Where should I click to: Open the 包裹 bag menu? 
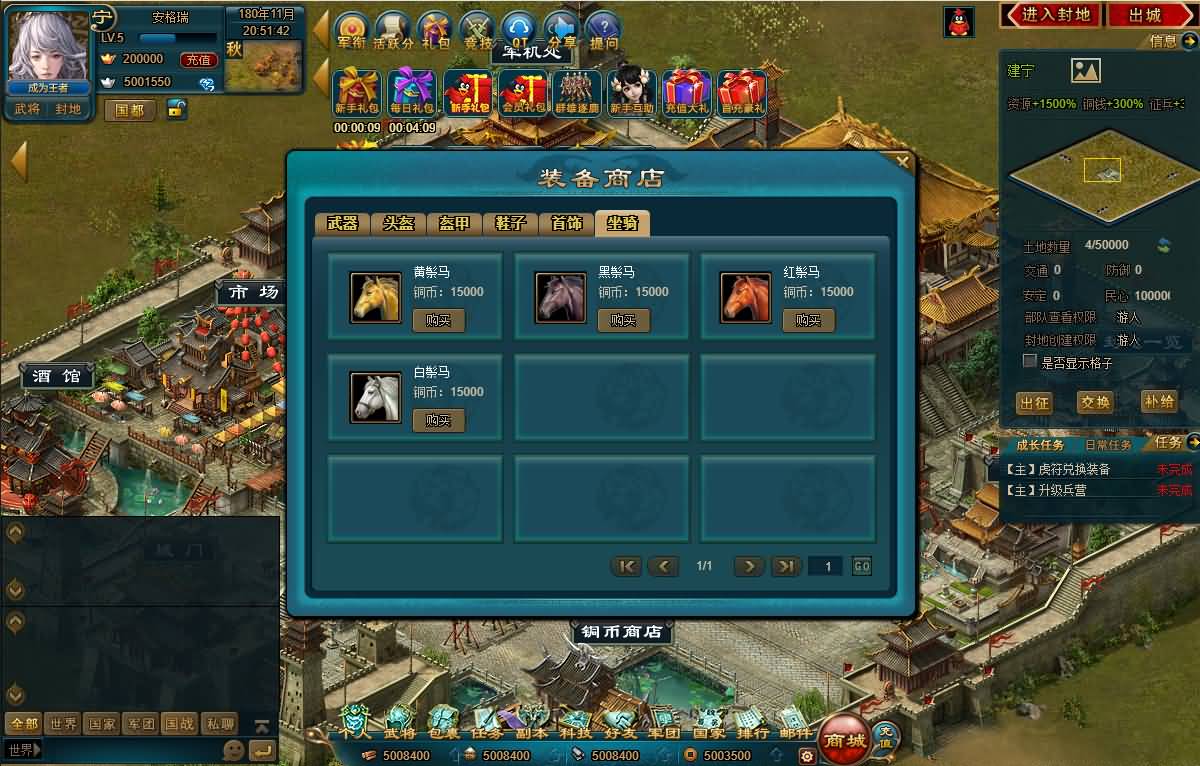[x=443, y=723]
